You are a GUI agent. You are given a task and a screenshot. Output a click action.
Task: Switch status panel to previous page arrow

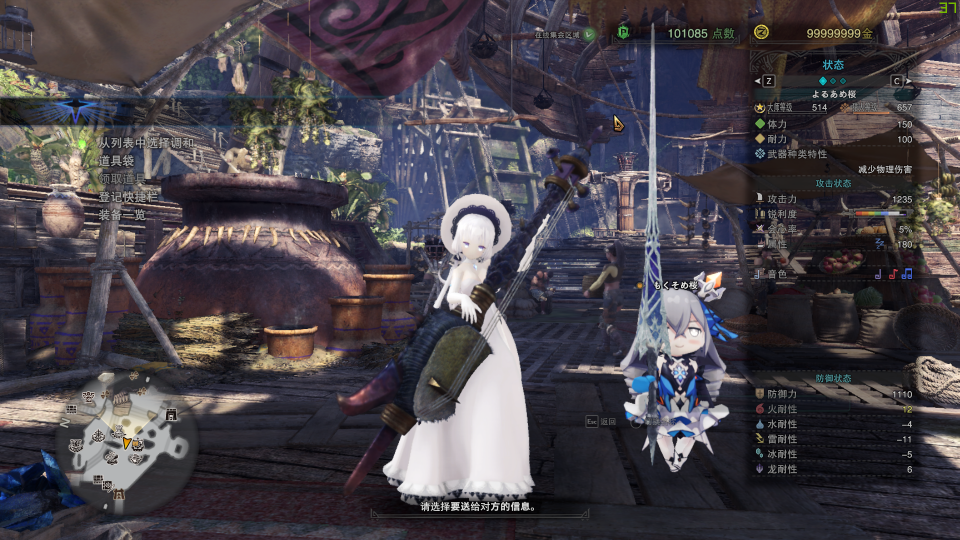[x=768, y=80]
